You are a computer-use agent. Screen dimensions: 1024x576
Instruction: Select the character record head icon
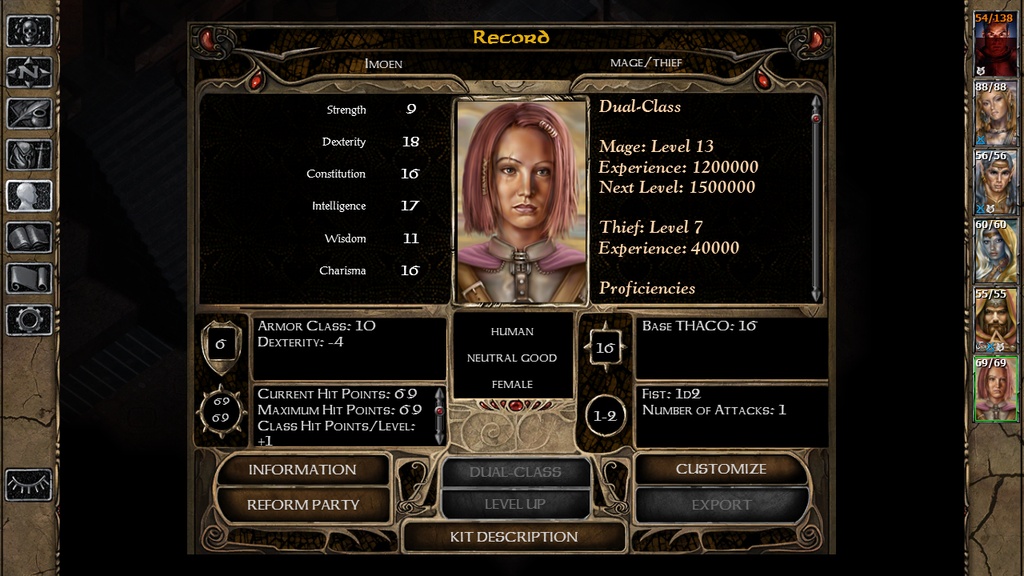point(29,195)
